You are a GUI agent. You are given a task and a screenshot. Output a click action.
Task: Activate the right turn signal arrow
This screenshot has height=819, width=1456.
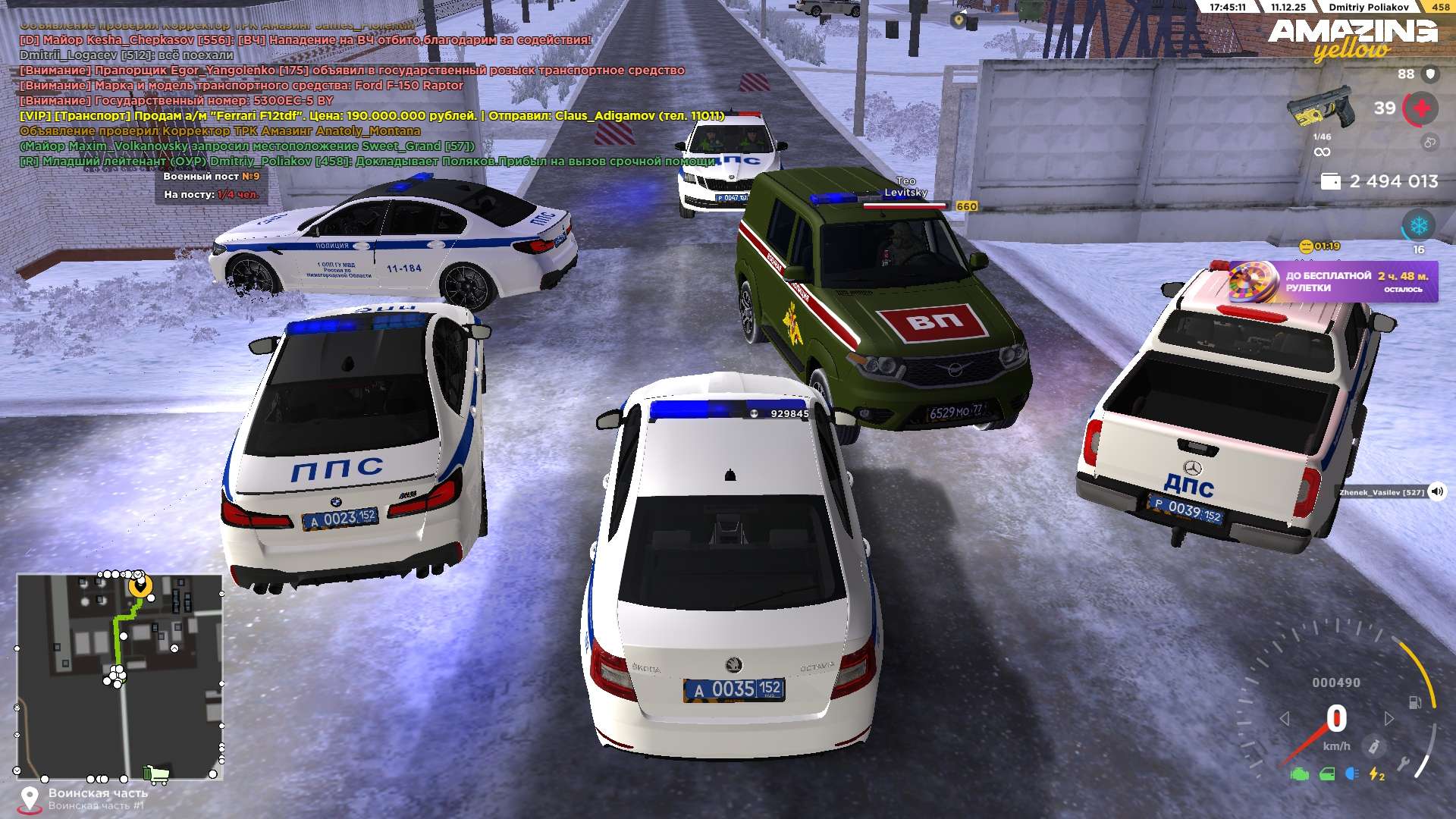1389,718
